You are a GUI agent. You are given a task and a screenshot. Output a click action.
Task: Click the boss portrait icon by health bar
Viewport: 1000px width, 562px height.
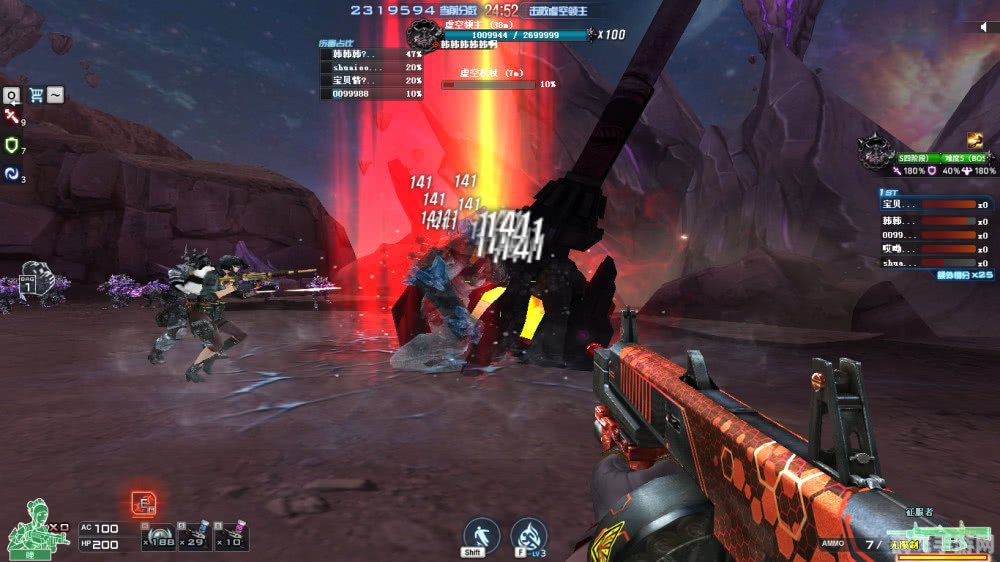click(x=425, y=36)
